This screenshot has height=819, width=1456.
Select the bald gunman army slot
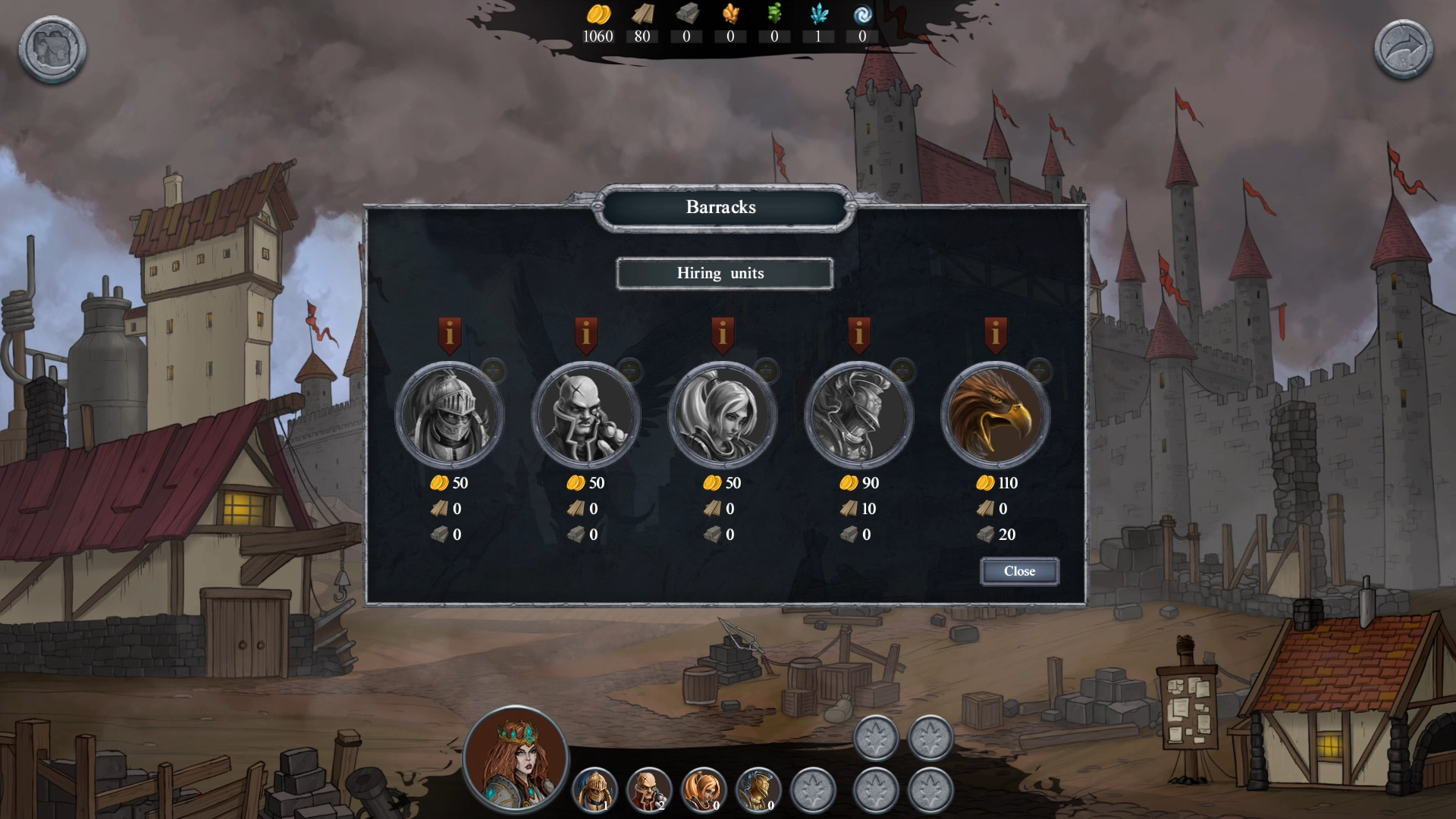click(649, 789)
